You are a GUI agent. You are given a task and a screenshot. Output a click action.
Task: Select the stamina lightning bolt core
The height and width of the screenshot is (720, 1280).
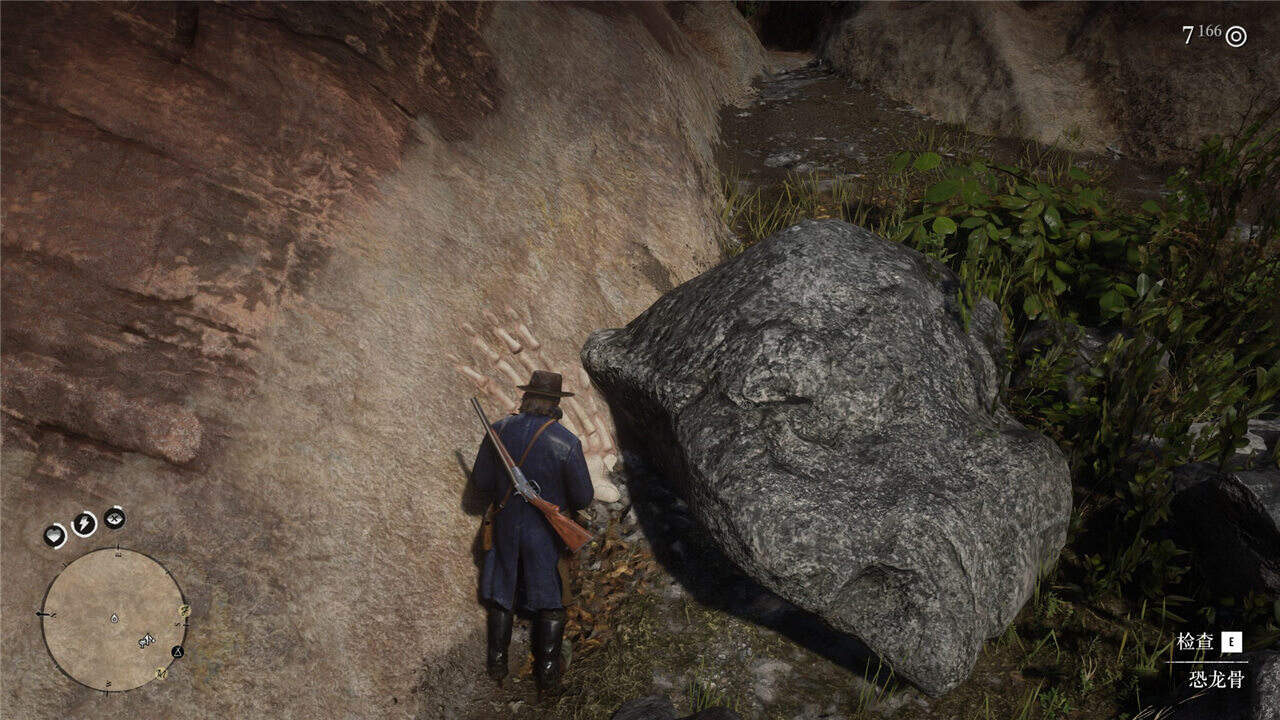coord(84,523)
